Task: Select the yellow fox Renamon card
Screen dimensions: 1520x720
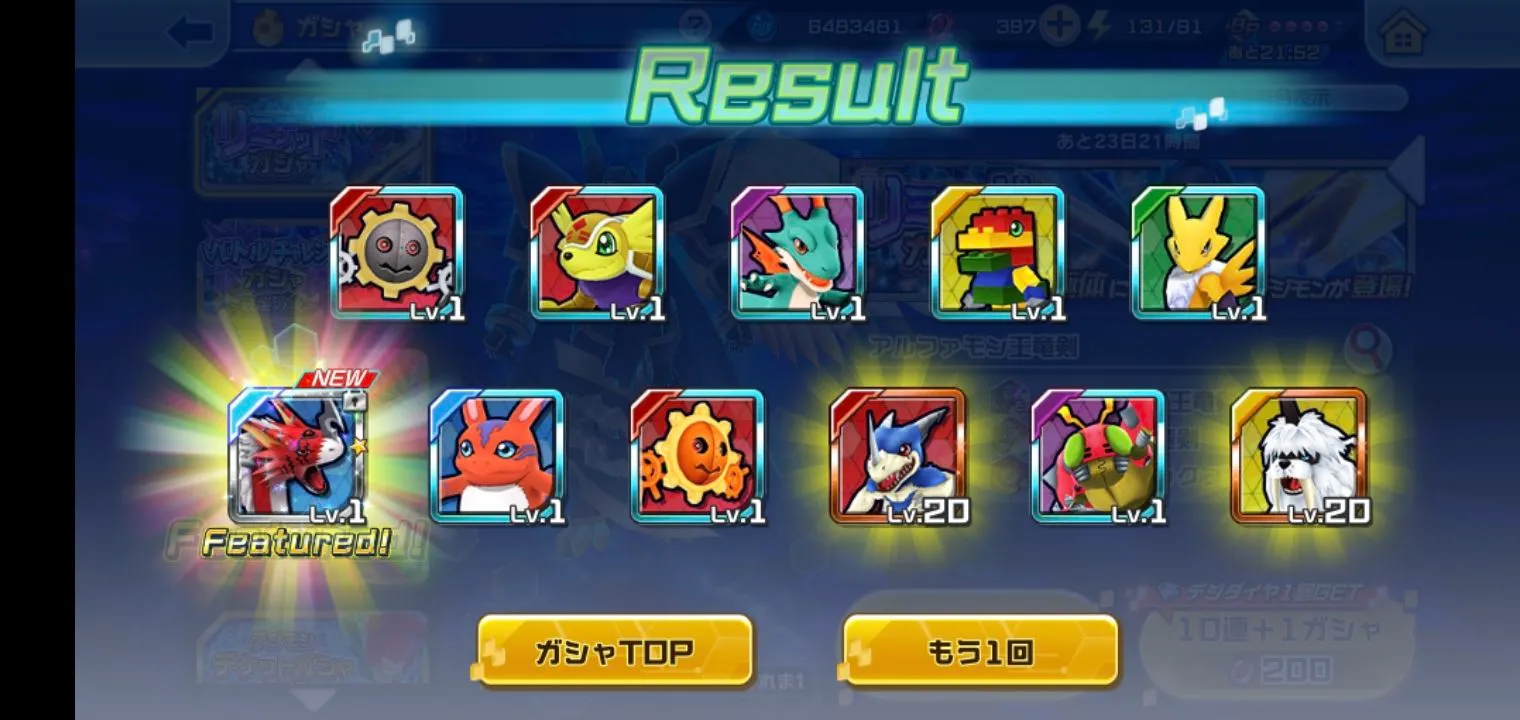Action: coord(1197,253)
